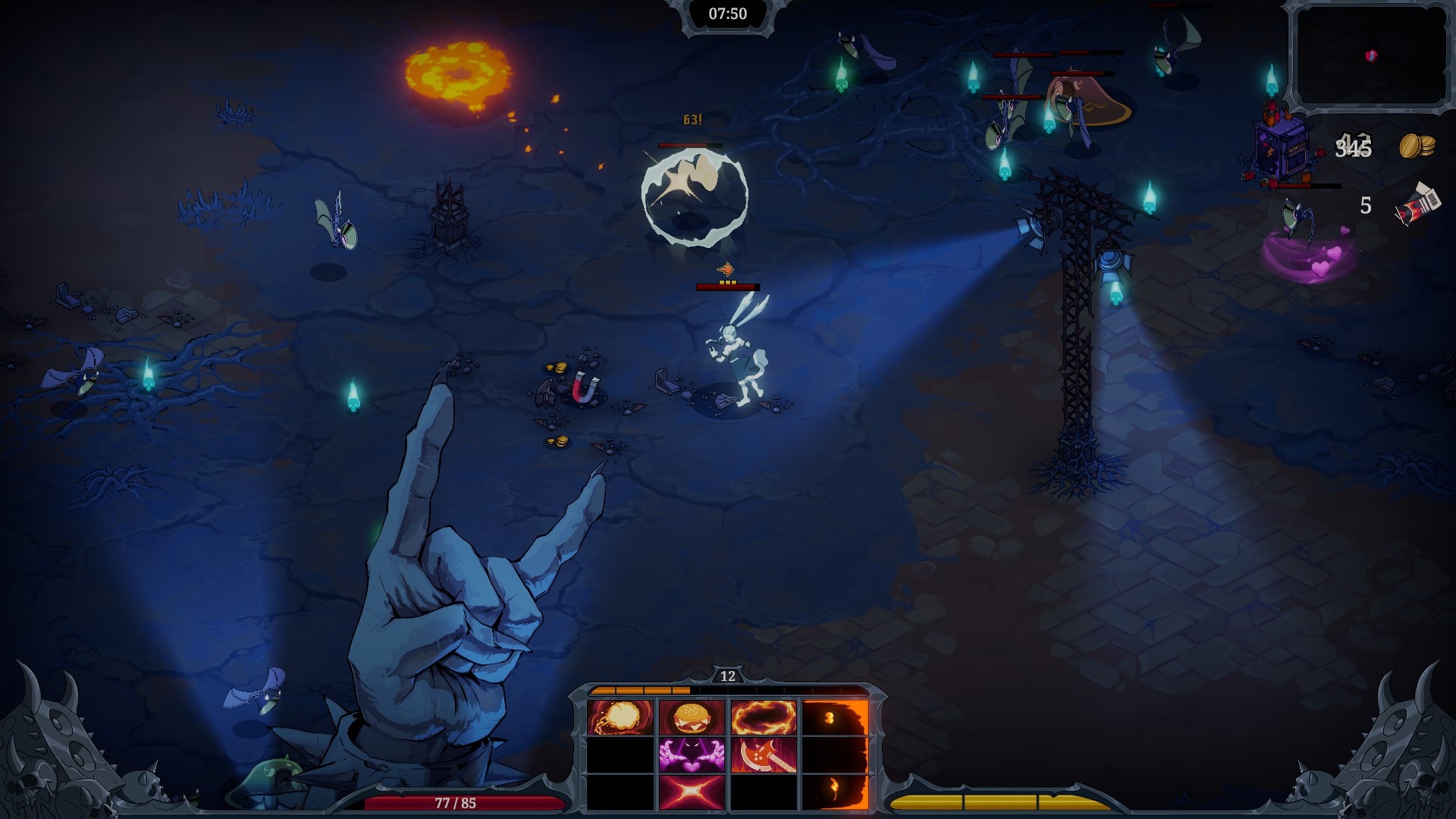Image resolution: width=1456 pixels, height=819 pixels.
Task: Choose the purple demon hands ability
Action: pos(692,755)
